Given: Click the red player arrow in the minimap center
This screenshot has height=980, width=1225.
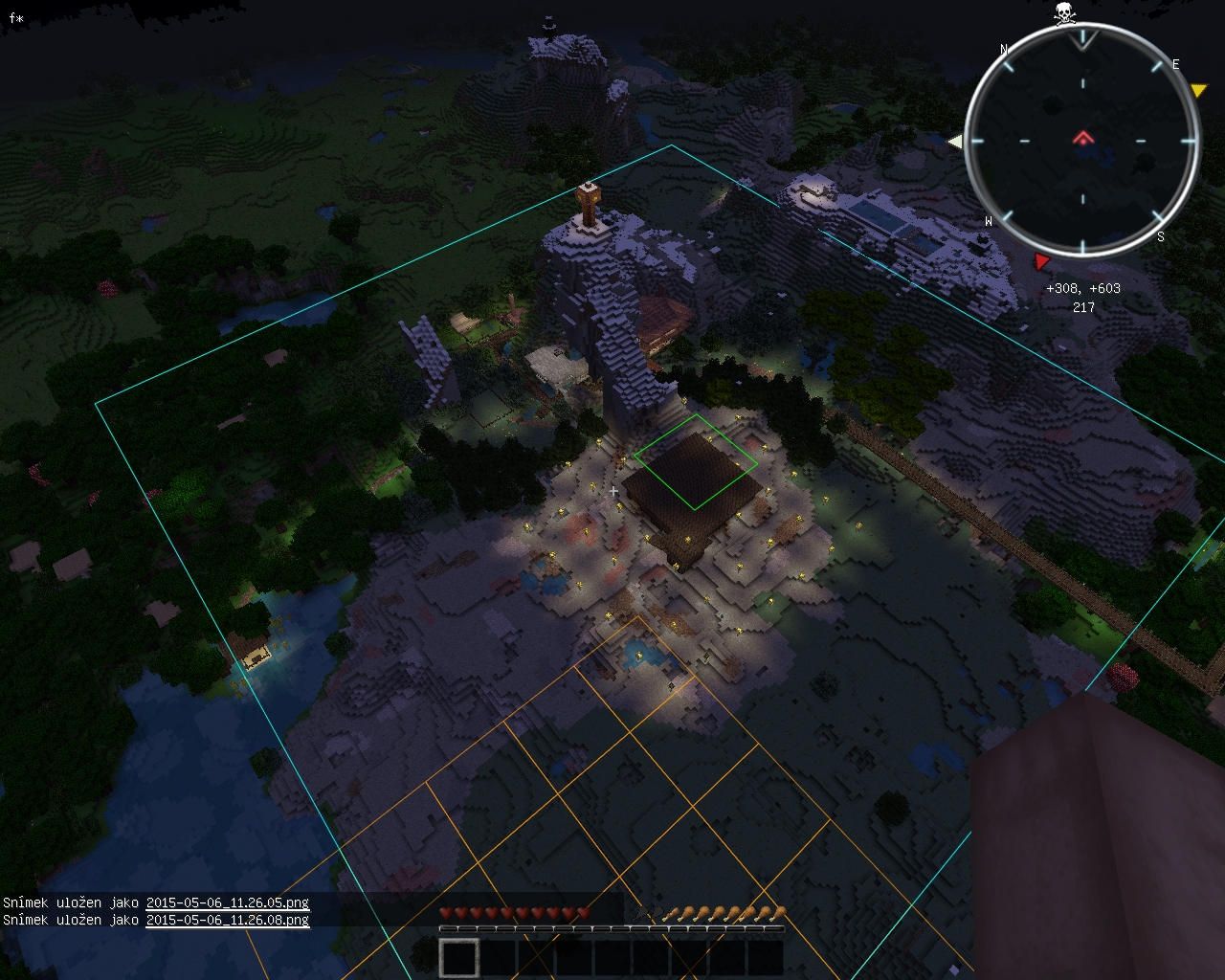Looking at the screenshot, I should coord(1082,139).
